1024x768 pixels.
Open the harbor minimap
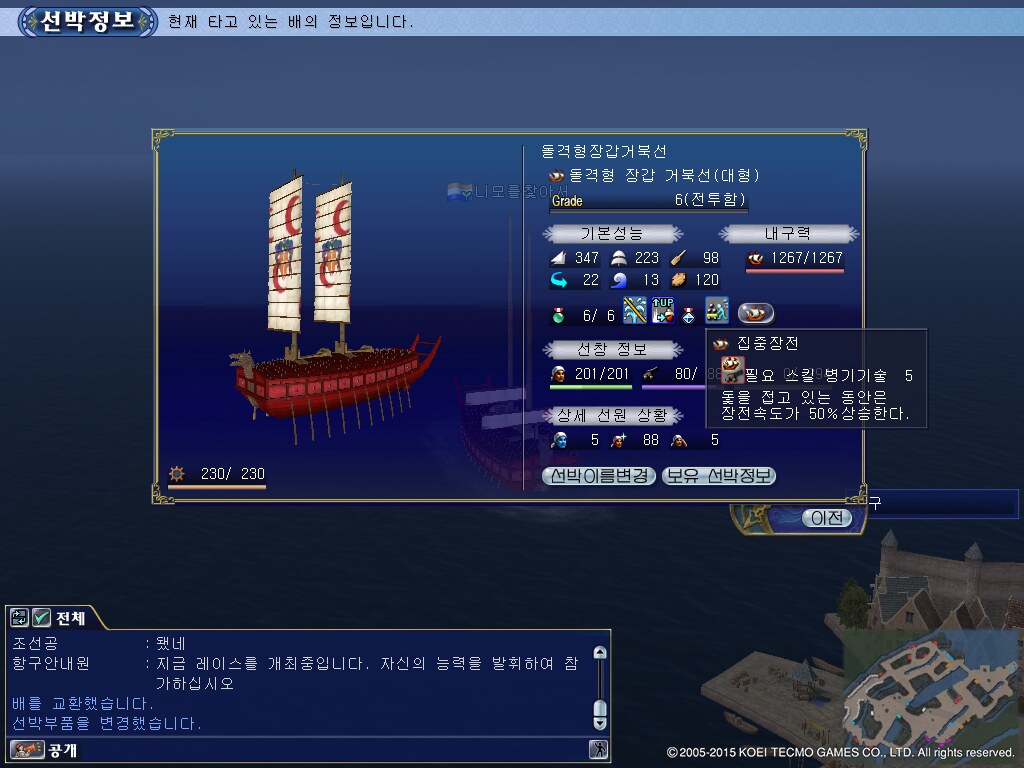pos(928,688)
